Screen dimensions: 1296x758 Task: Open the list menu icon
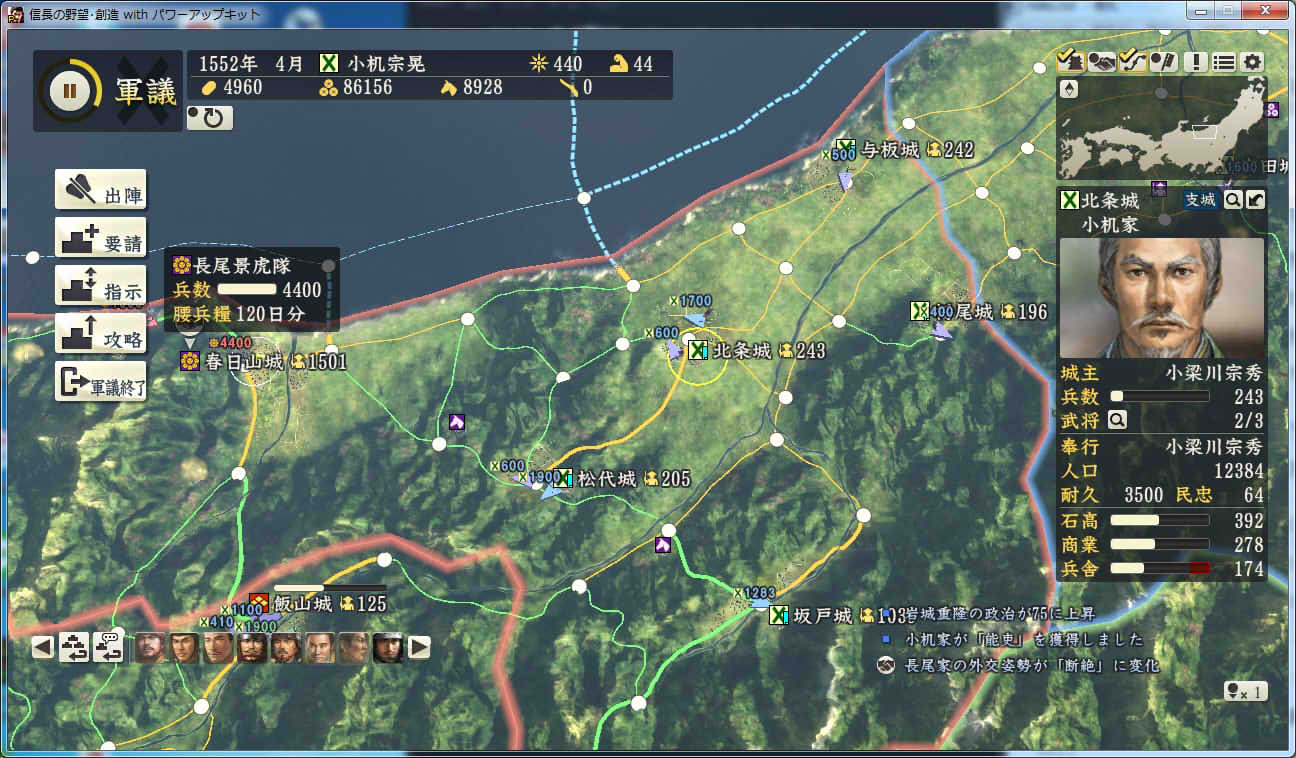tap(1223, 61)
